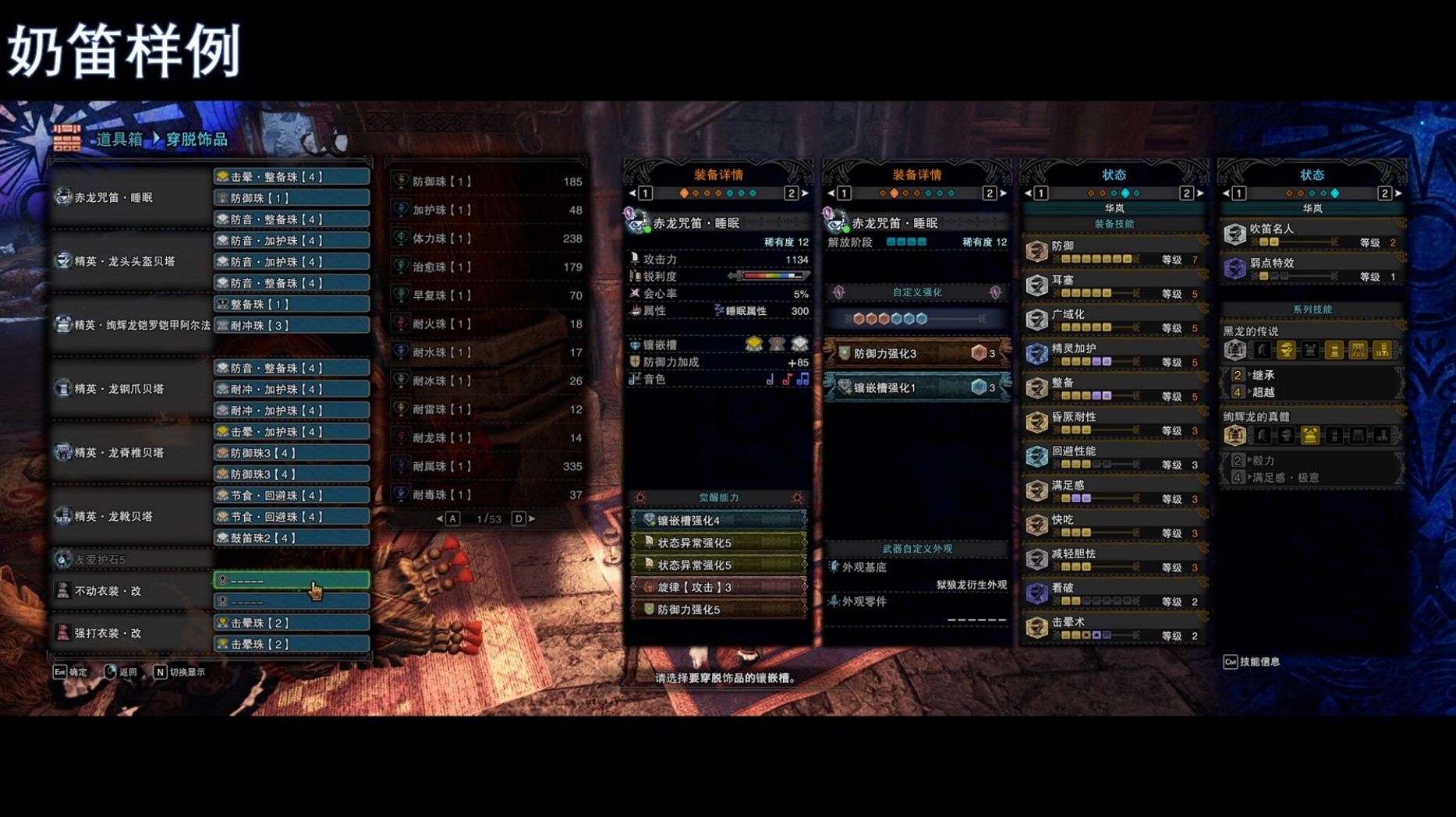
Task: Select the 鼓笛珠2【4】 slot
Action: 291,538
